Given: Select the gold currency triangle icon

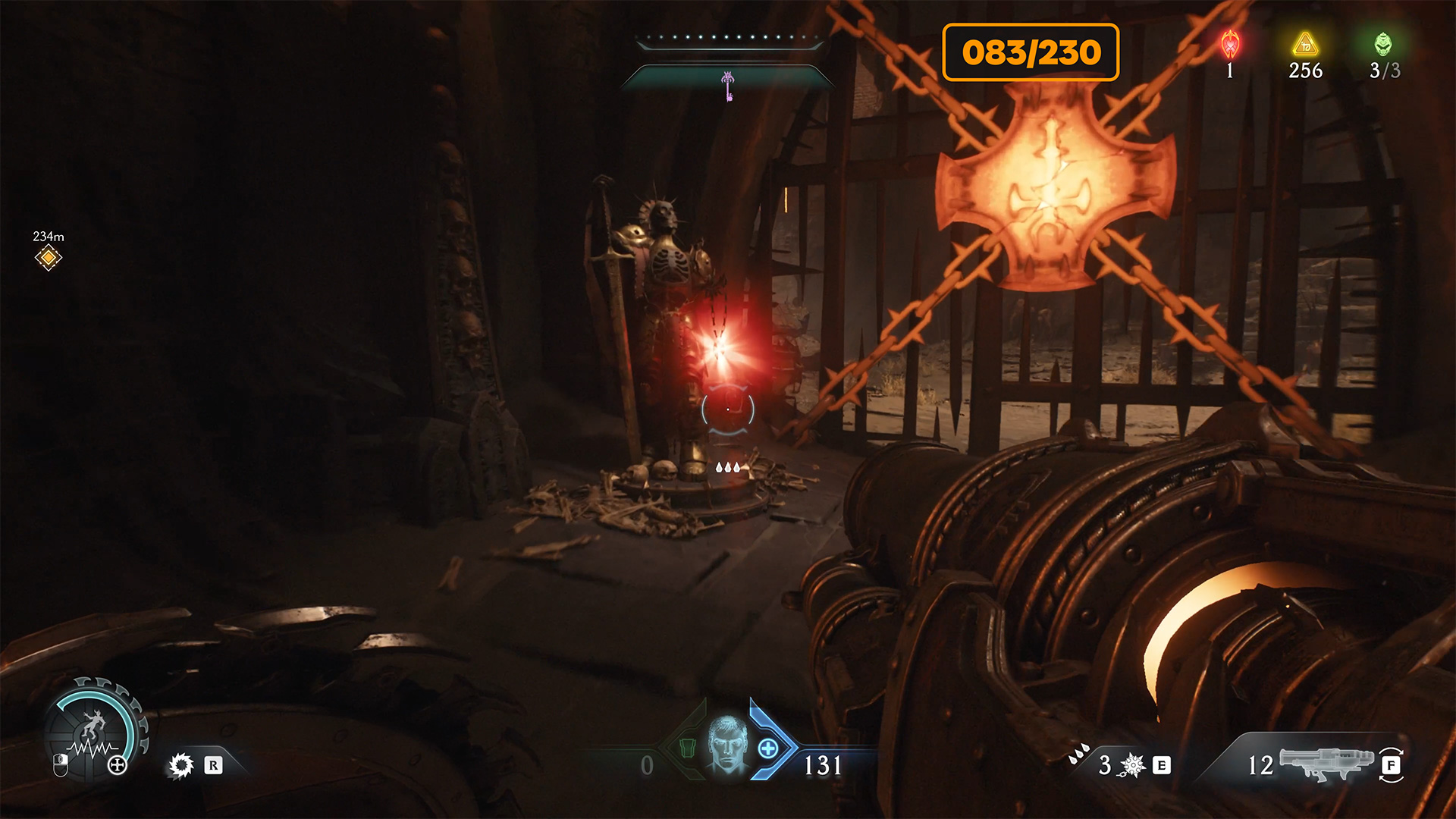Looking at the screenshot, I should pyautogui.click(x=1305, y=45).
